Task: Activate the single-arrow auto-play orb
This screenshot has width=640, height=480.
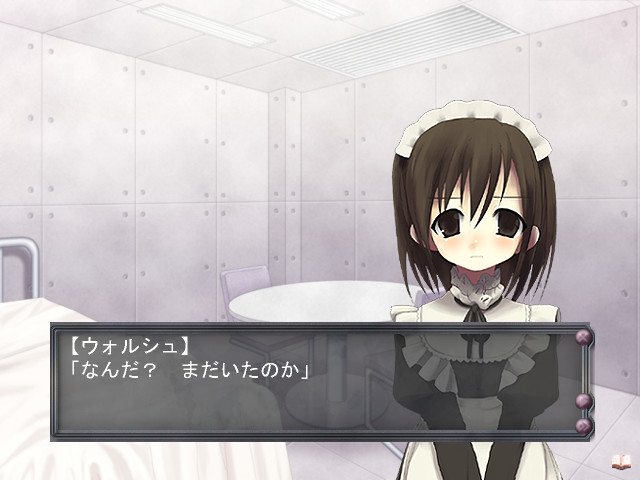Action: click(x=583, y=402)
